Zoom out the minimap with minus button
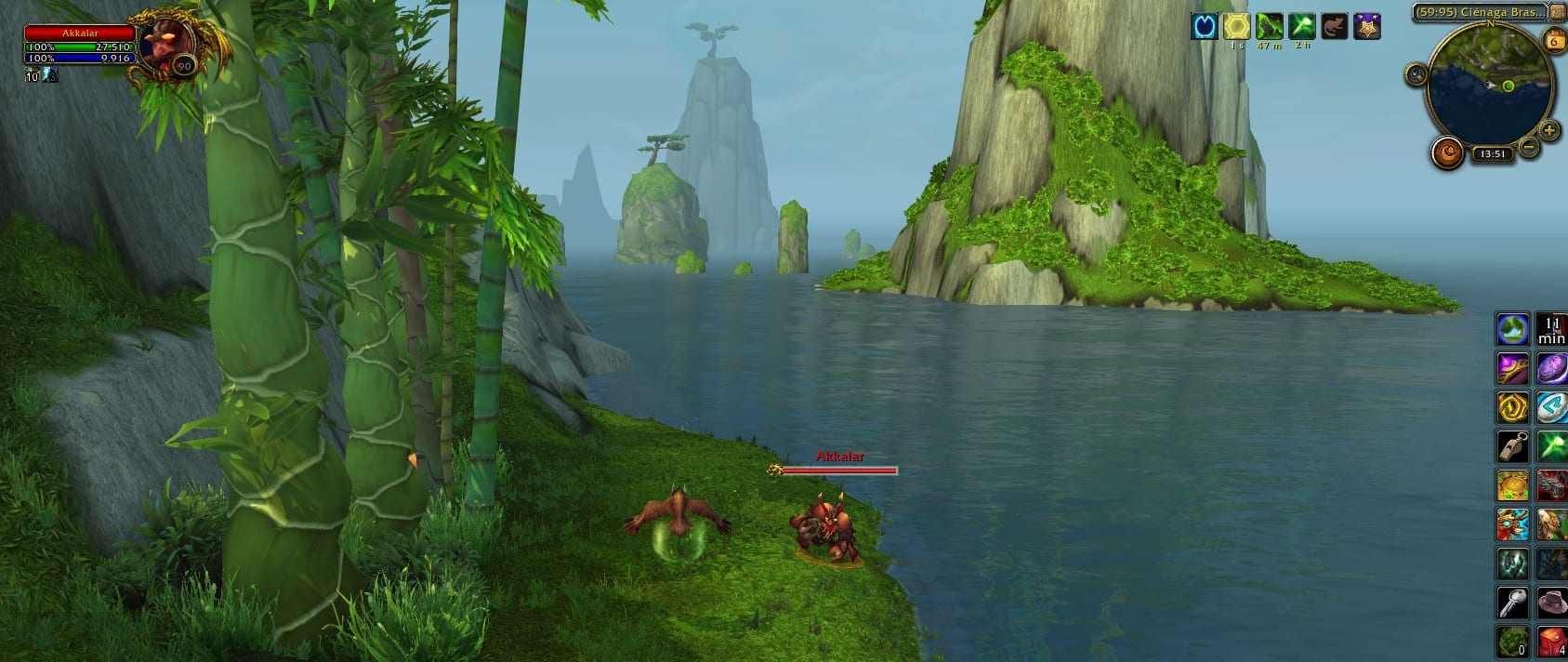 [1528, 146]
